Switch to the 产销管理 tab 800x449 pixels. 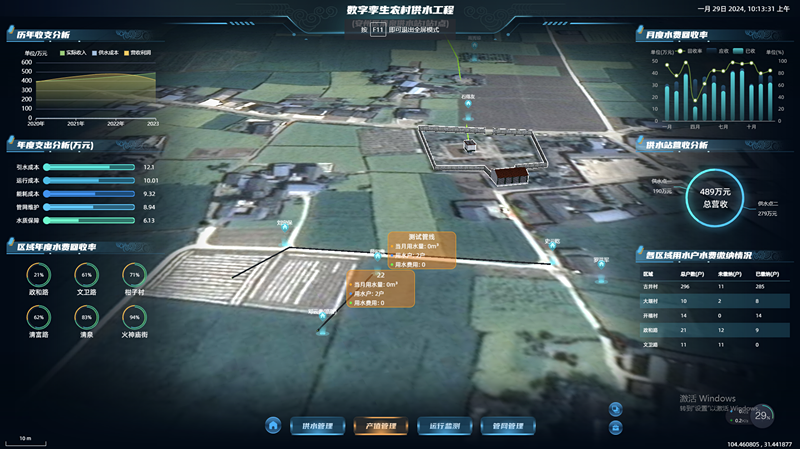(380, 426)
